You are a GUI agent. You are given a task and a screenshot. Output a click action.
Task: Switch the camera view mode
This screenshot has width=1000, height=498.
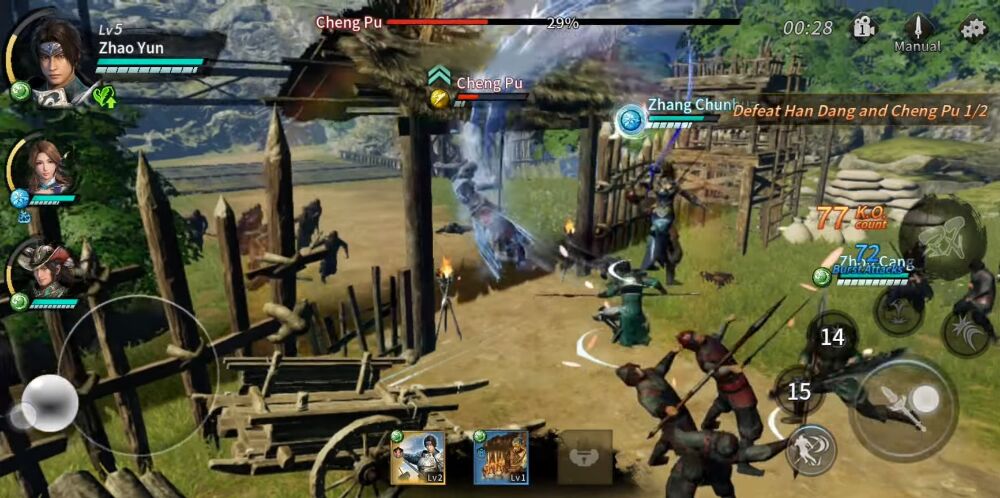coord(864,28)
